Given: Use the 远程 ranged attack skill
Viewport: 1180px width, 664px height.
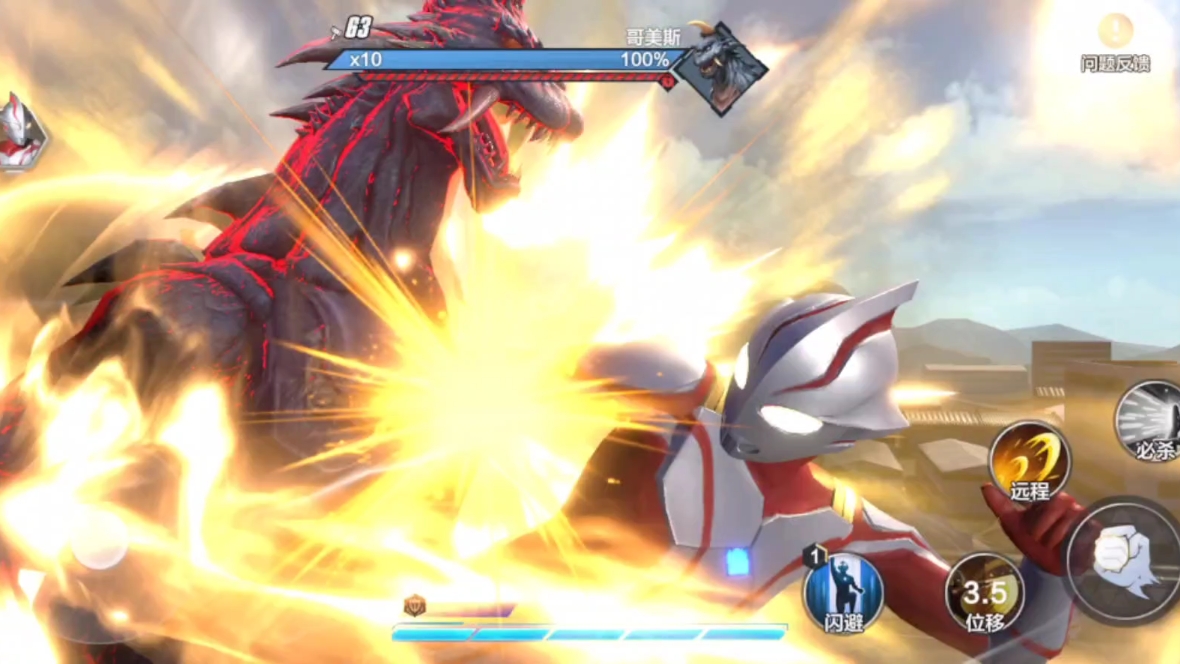Looking at the screenshot, I should coord(1030,462).
